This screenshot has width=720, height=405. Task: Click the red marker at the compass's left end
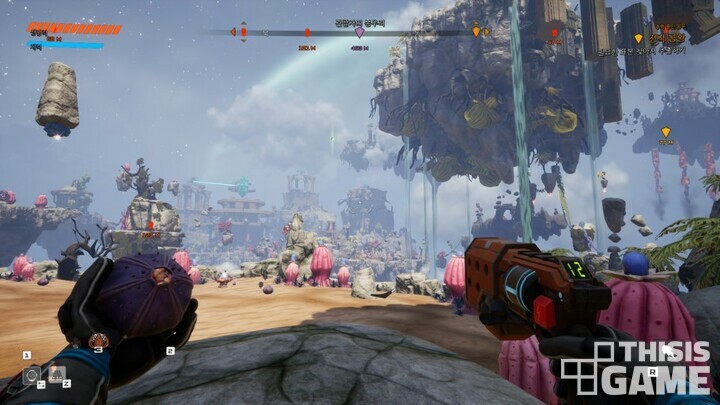243,32
